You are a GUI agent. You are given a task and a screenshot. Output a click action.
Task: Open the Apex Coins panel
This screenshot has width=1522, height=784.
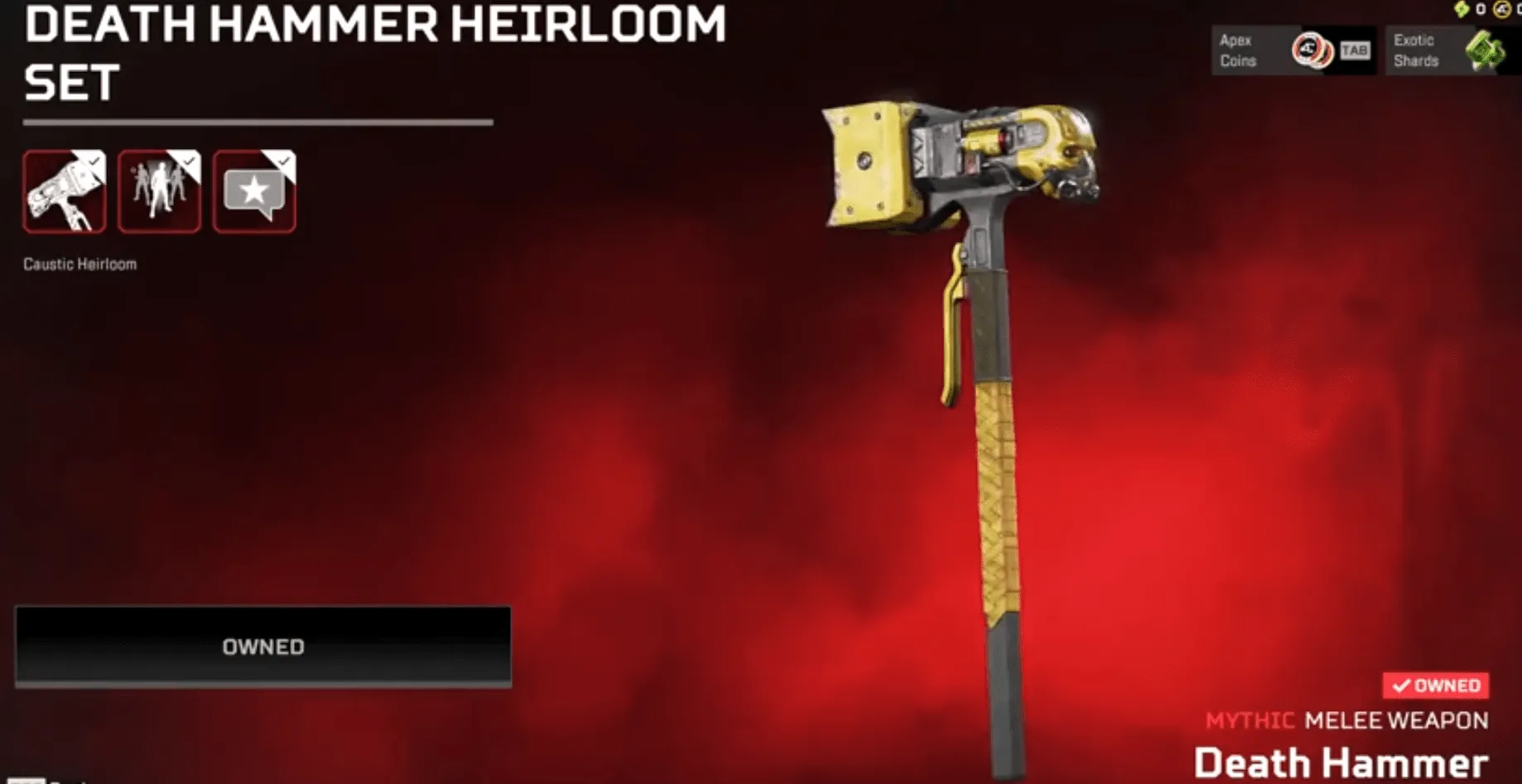[1294, 50]
